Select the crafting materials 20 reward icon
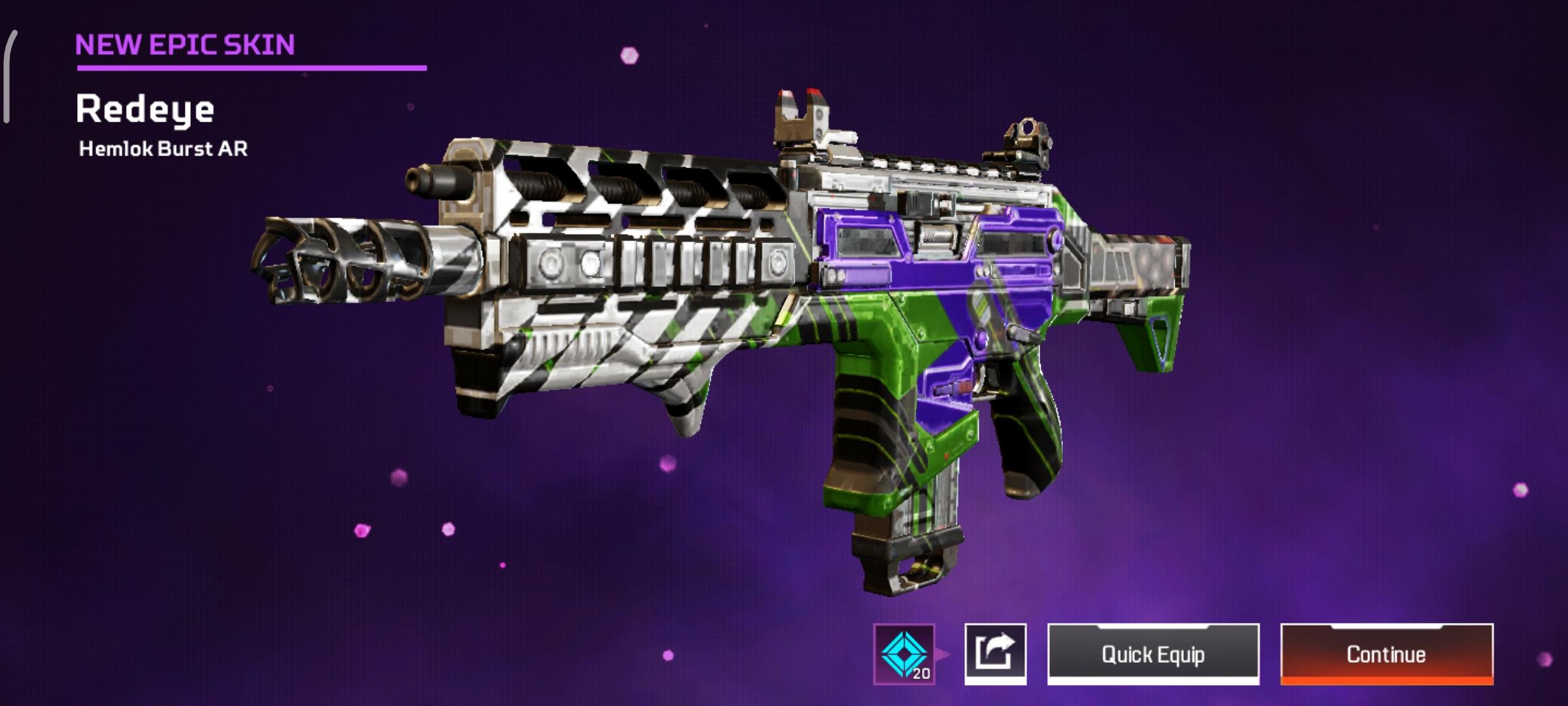Viewport: 1568px width, 706px height. pyautogui.click(x=904, y=654)
